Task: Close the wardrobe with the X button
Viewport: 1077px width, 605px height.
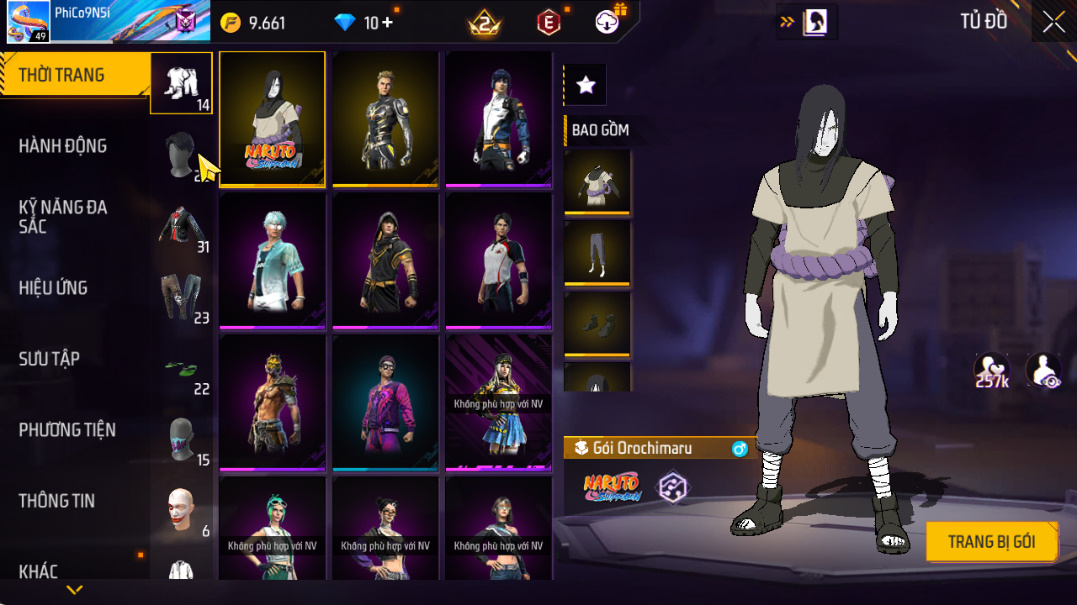Action: pyautogui.click(x=1053, y=22)
